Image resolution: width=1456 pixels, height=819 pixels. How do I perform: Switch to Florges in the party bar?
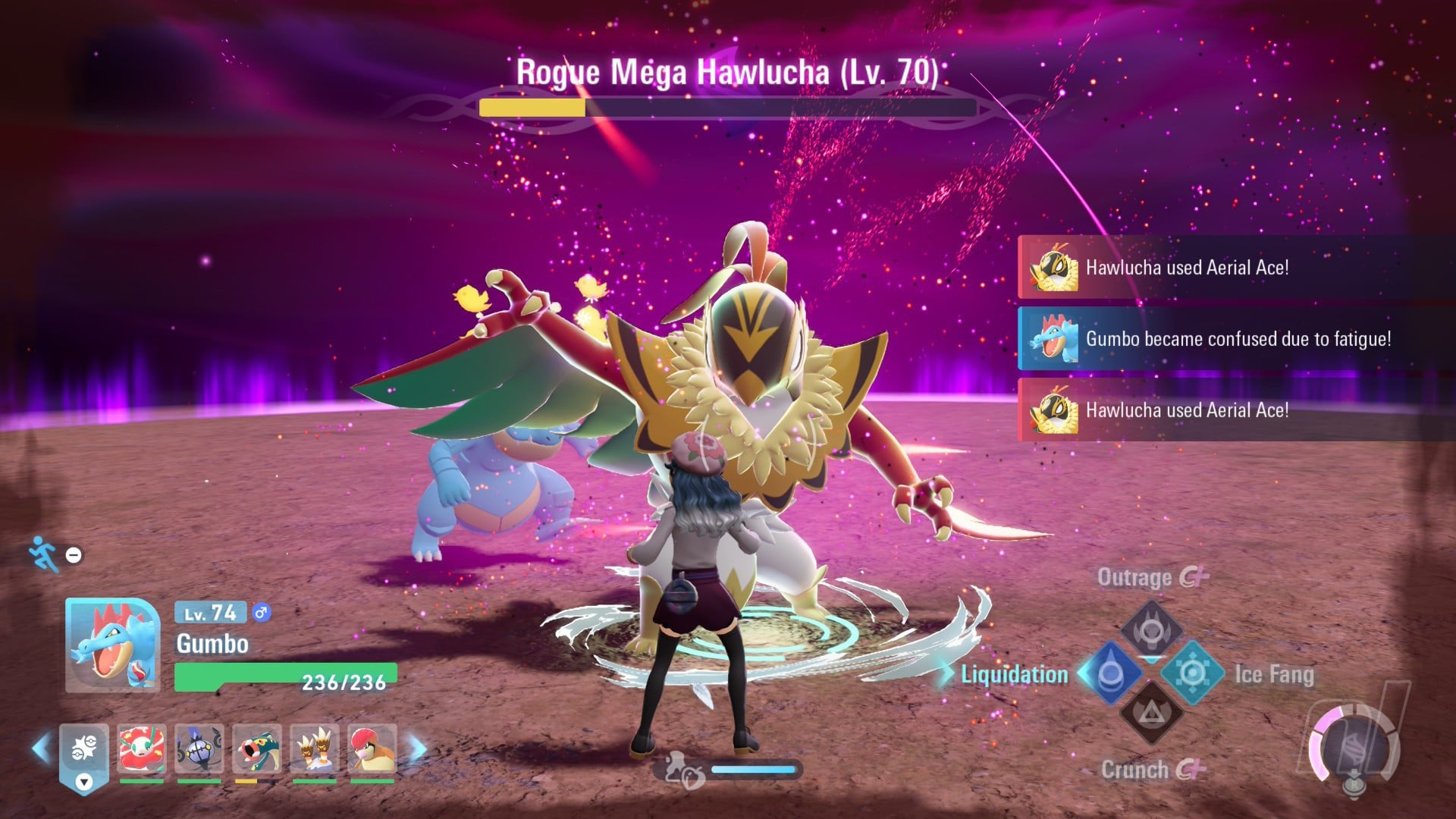(142, 749)
